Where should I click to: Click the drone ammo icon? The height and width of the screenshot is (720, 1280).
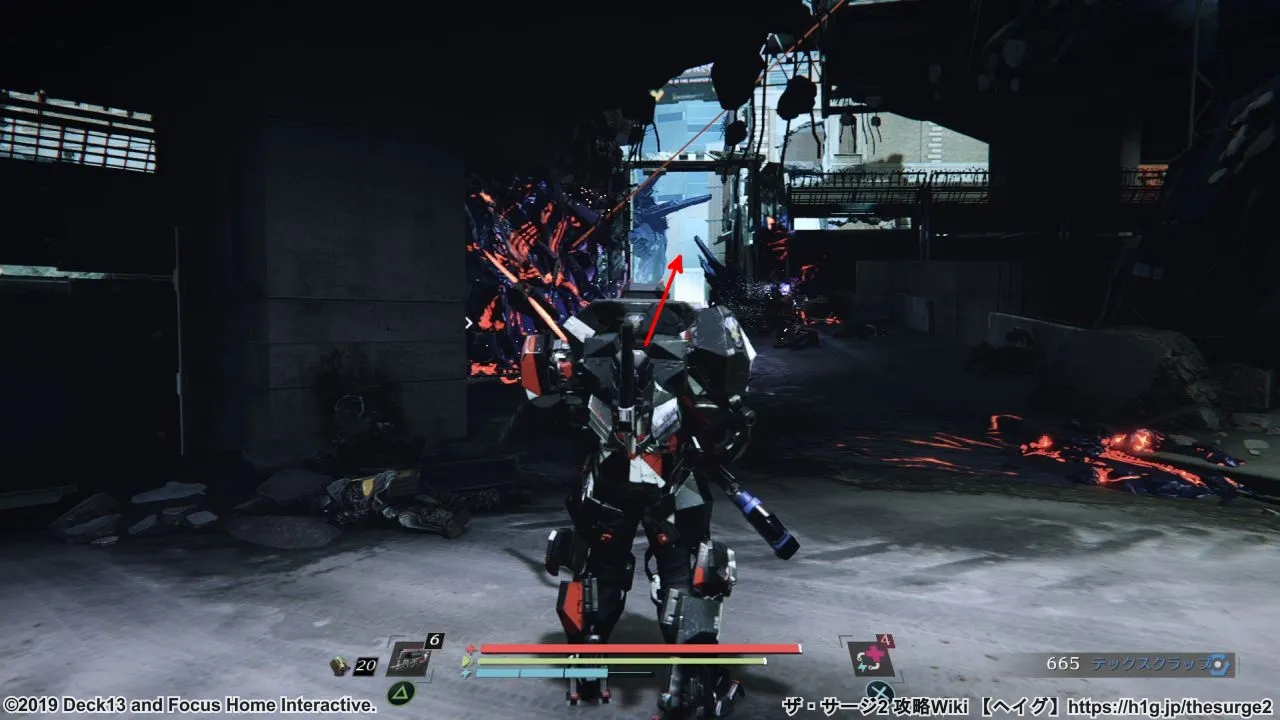[x=341, y=665]
